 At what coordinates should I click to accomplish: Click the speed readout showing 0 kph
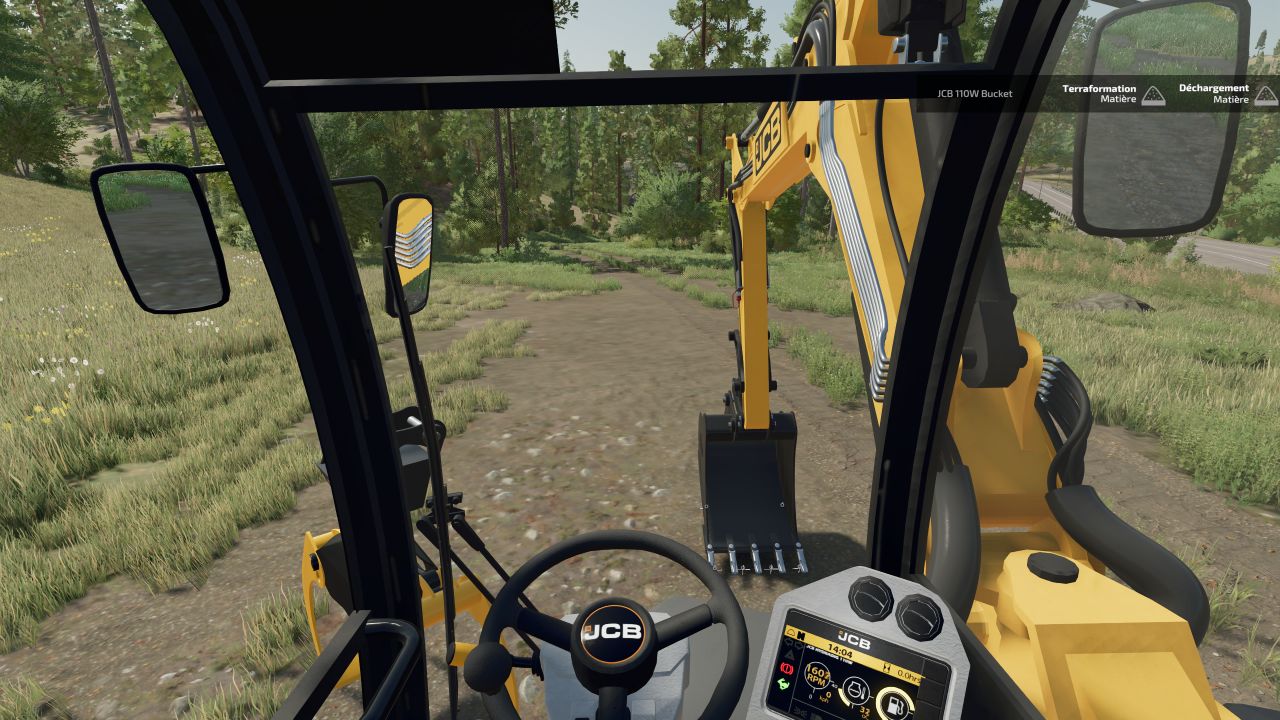825,696
